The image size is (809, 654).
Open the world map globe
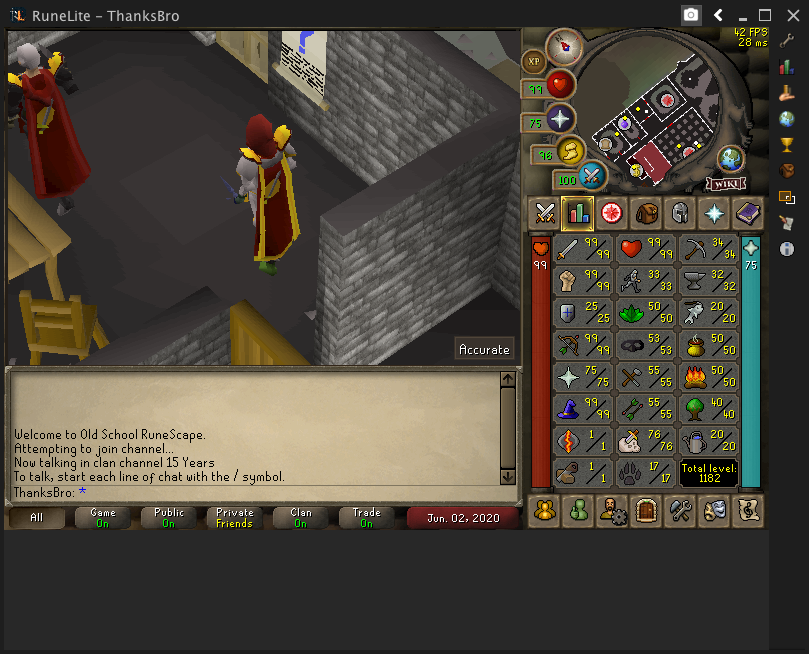tap(731, 158)
